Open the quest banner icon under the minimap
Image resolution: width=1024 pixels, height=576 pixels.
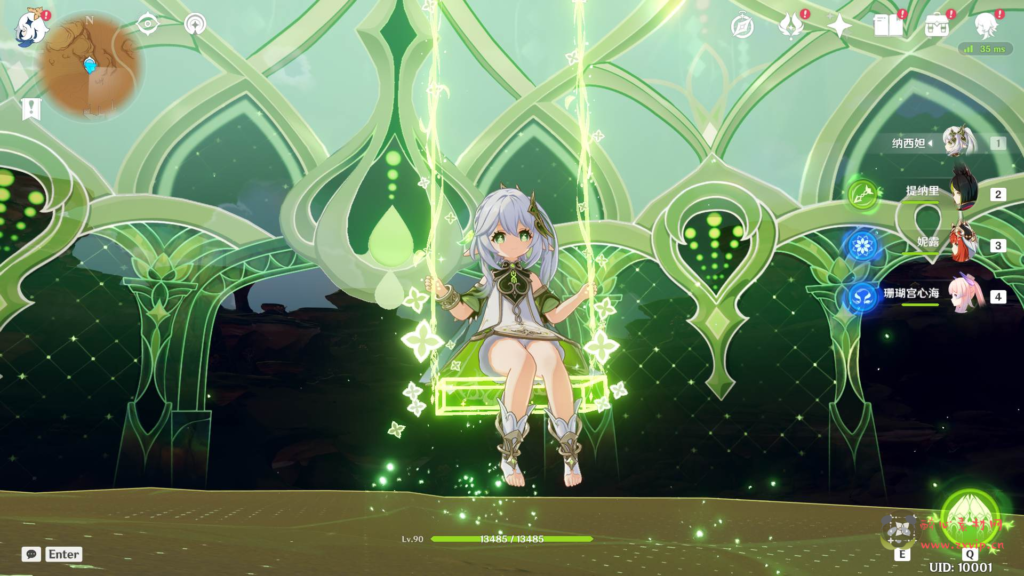coord(31,108)
